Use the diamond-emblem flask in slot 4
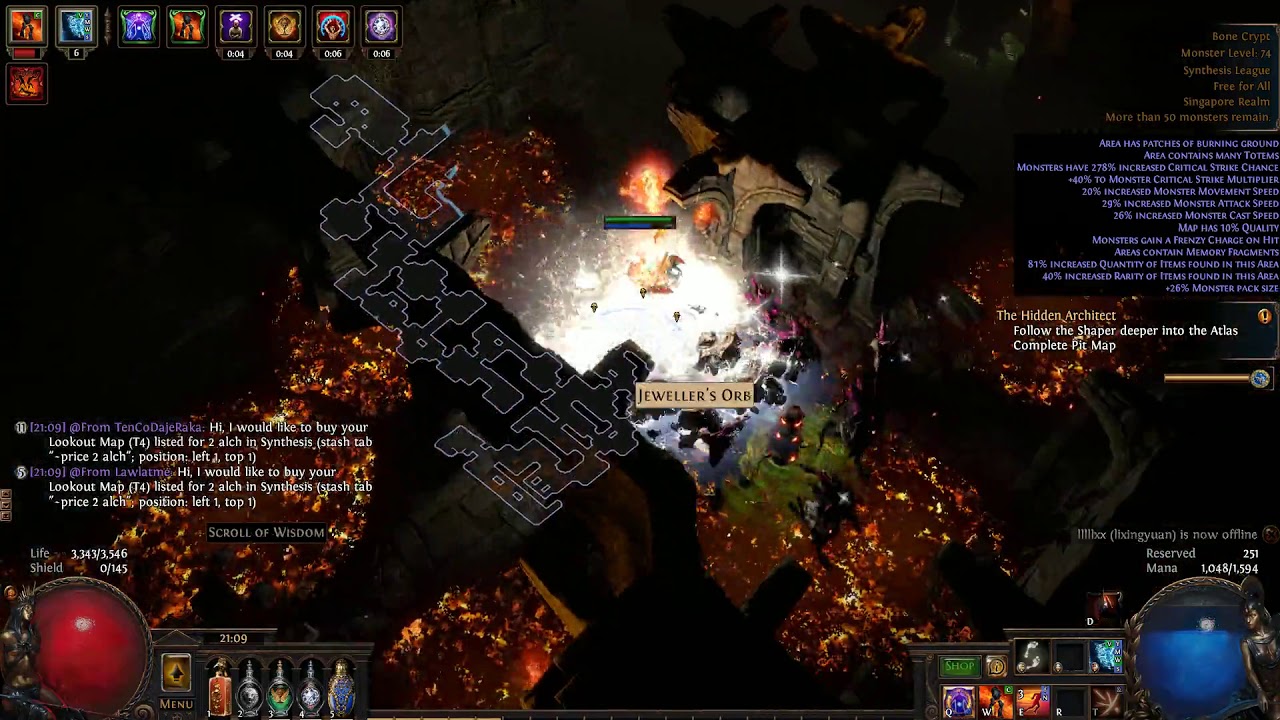The width and height of the screenshot is (1280, 720). pos(311,690)
